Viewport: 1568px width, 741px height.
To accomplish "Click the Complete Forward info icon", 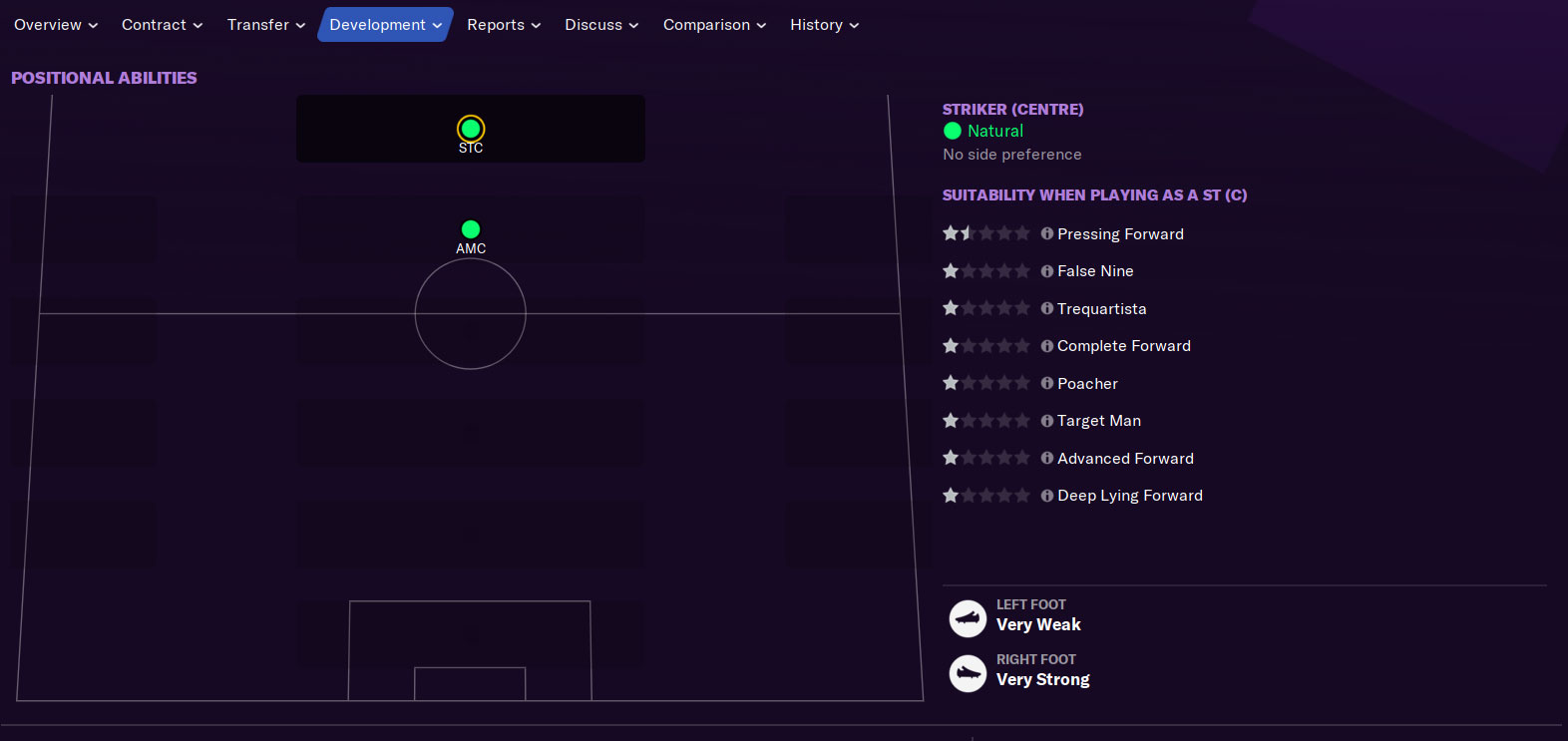I will 1046,345.
